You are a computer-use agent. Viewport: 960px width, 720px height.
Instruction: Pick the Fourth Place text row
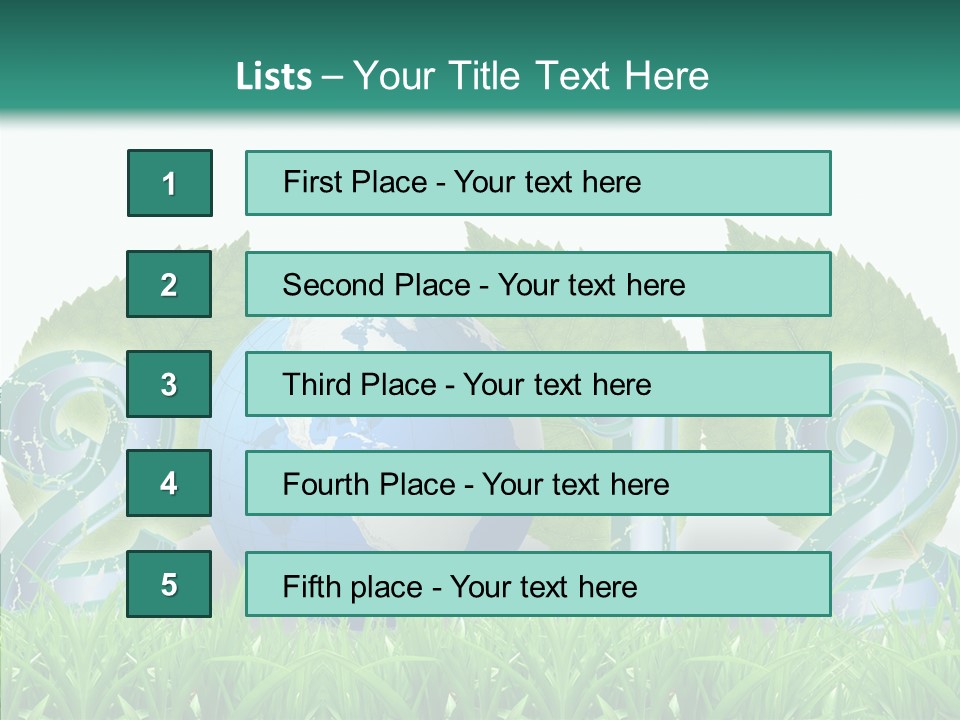pyautogui.click(x=538, y=484)
